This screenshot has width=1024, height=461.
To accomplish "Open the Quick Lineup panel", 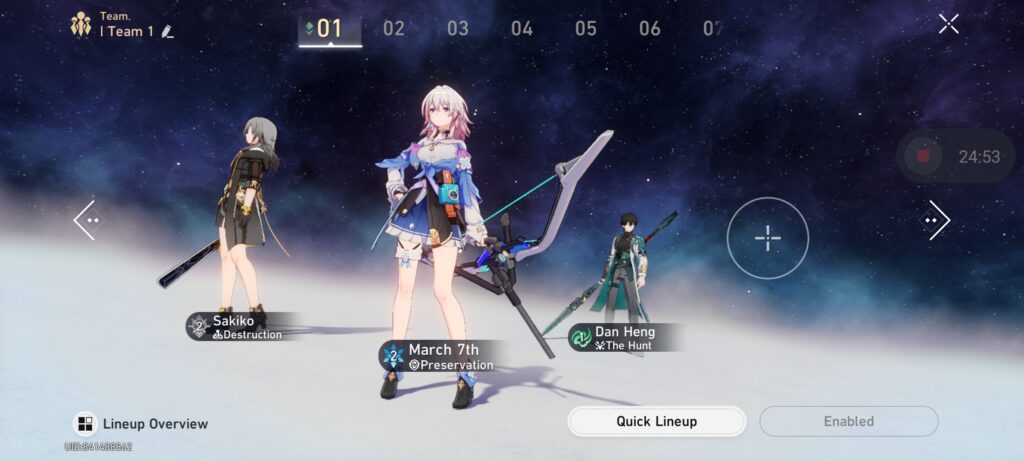I will (x=656, y=421).
